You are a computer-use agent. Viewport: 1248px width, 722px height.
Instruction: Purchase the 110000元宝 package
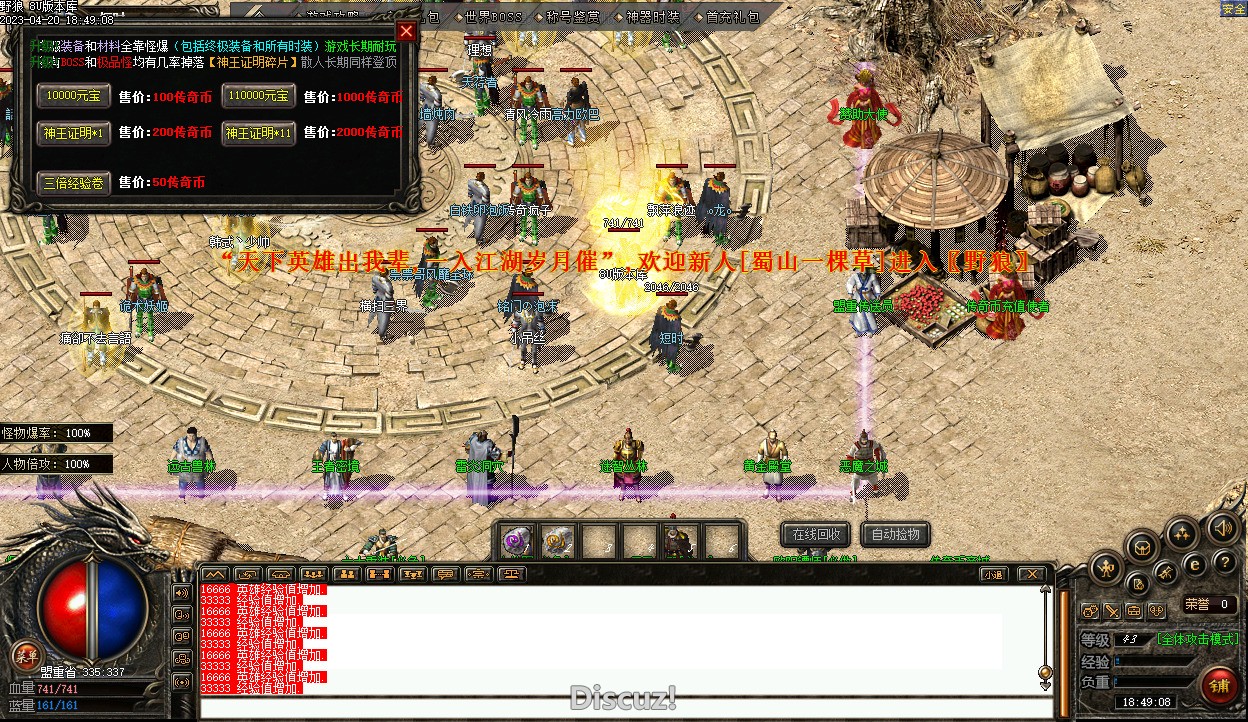pyautogui.click(x=258, y=96)
